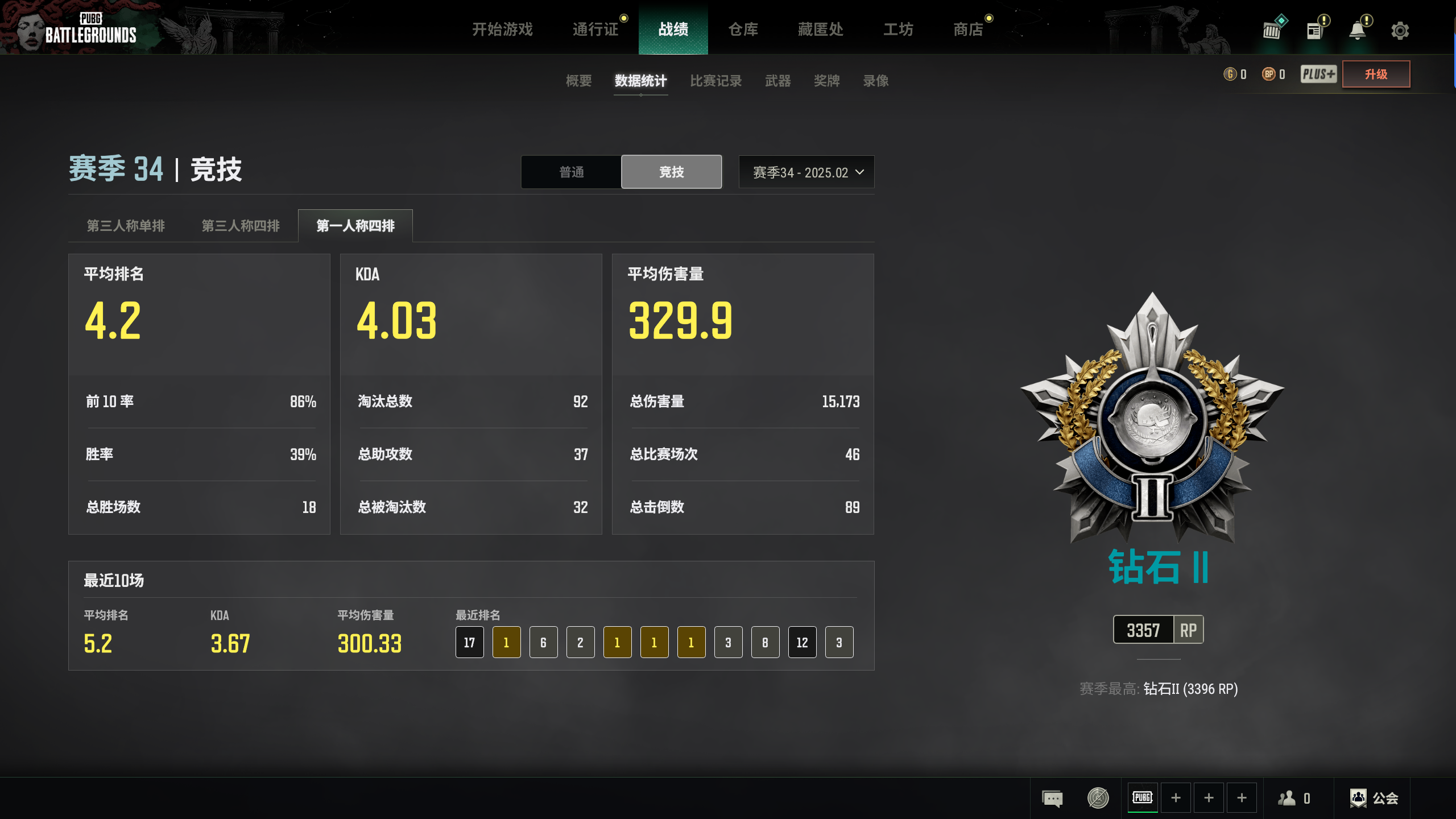
Task: Click an empty + party slot
Action: [1176, 797]
